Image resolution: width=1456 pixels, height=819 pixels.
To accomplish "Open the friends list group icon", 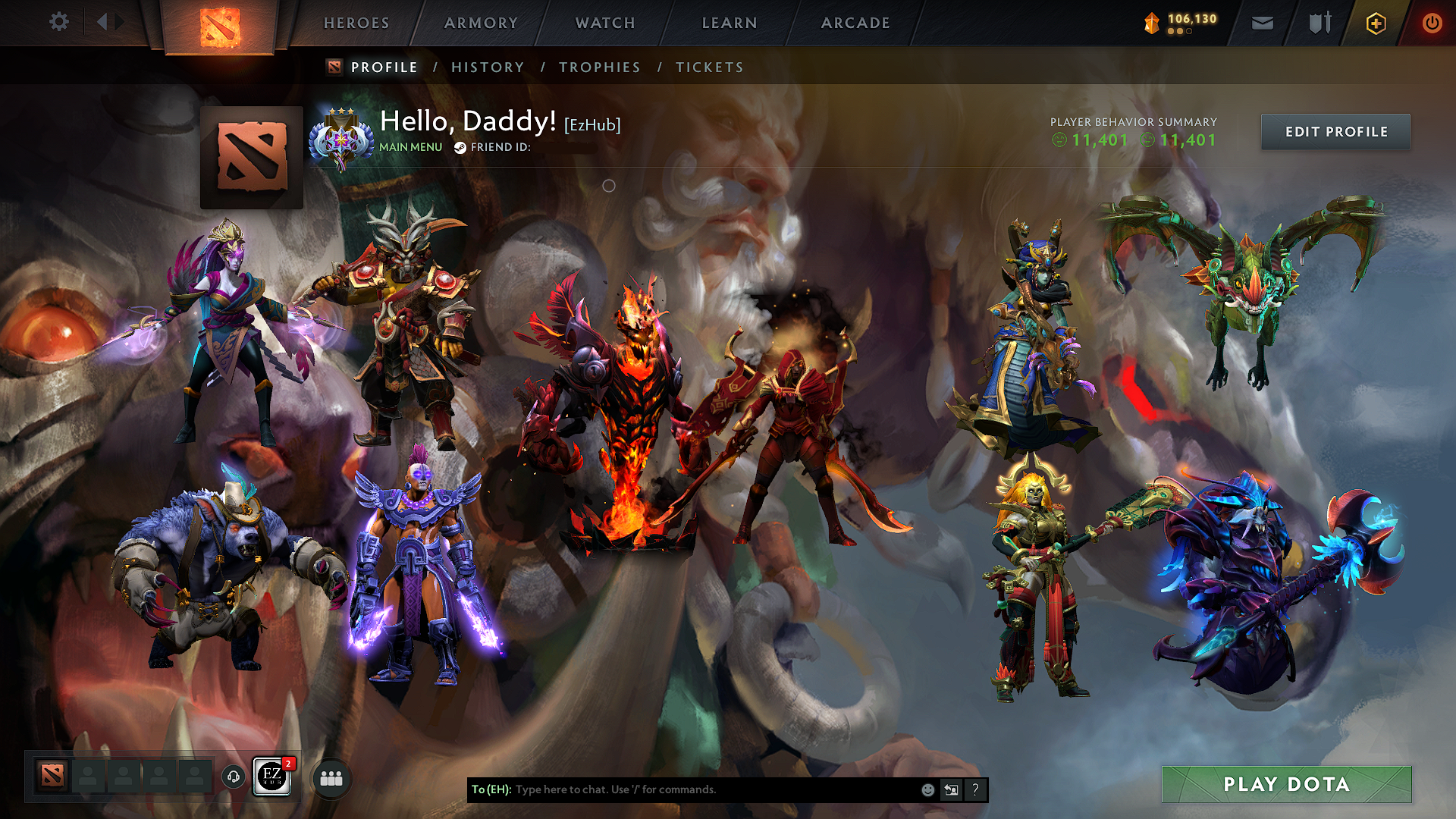I will (x=330, y=777).
